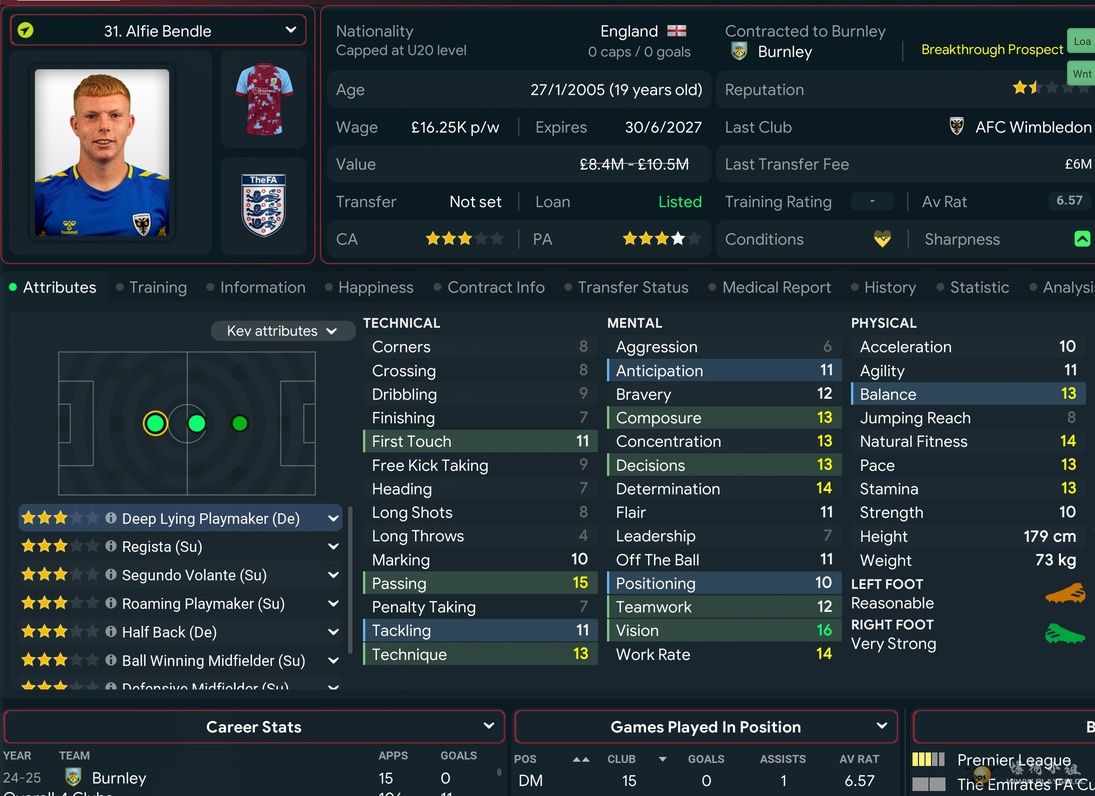1095x796 pixels.
Task: Pick the Segundo Volante (Su) role
Action: click(194, 576)
